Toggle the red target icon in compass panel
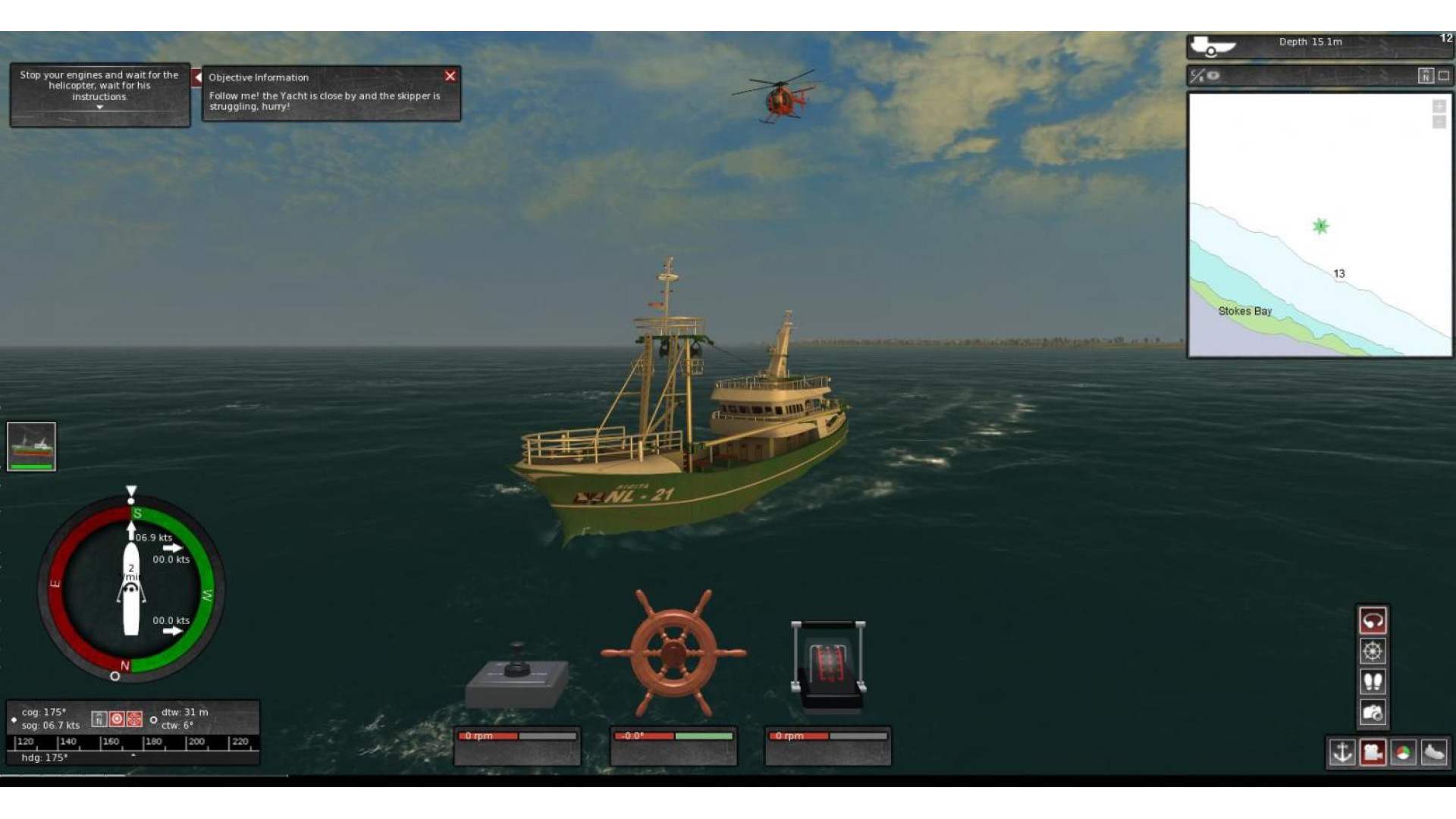The image size is (1456, 819). pos(117,719)
